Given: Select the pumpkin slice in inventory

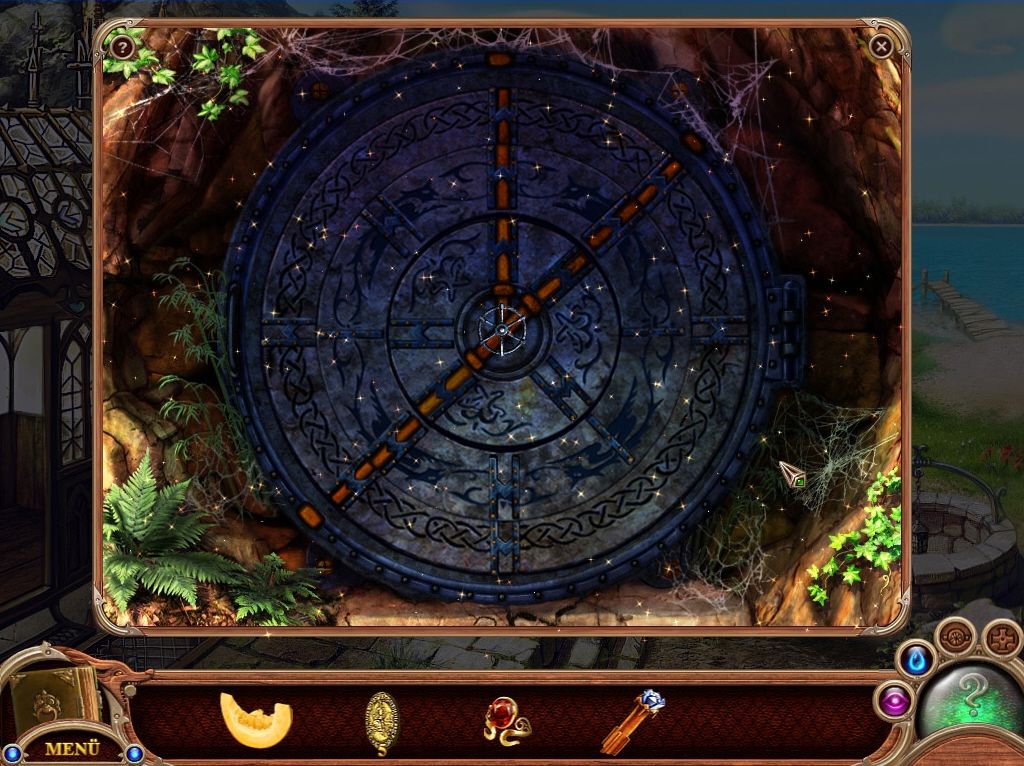Looking at the screenshot, I should coord(255,720).
